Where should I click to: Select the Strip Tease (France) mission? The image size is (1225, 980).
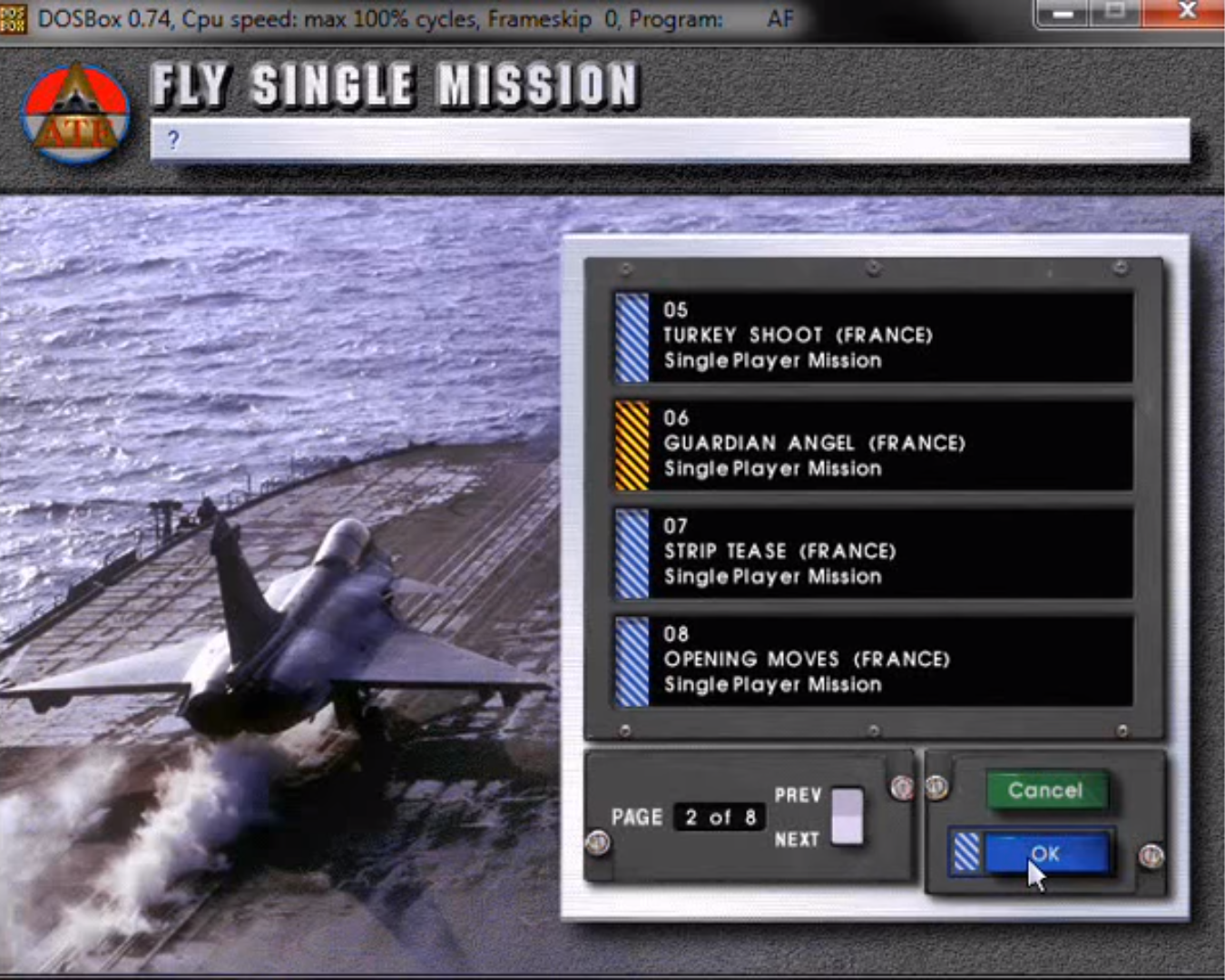[871, 554]
